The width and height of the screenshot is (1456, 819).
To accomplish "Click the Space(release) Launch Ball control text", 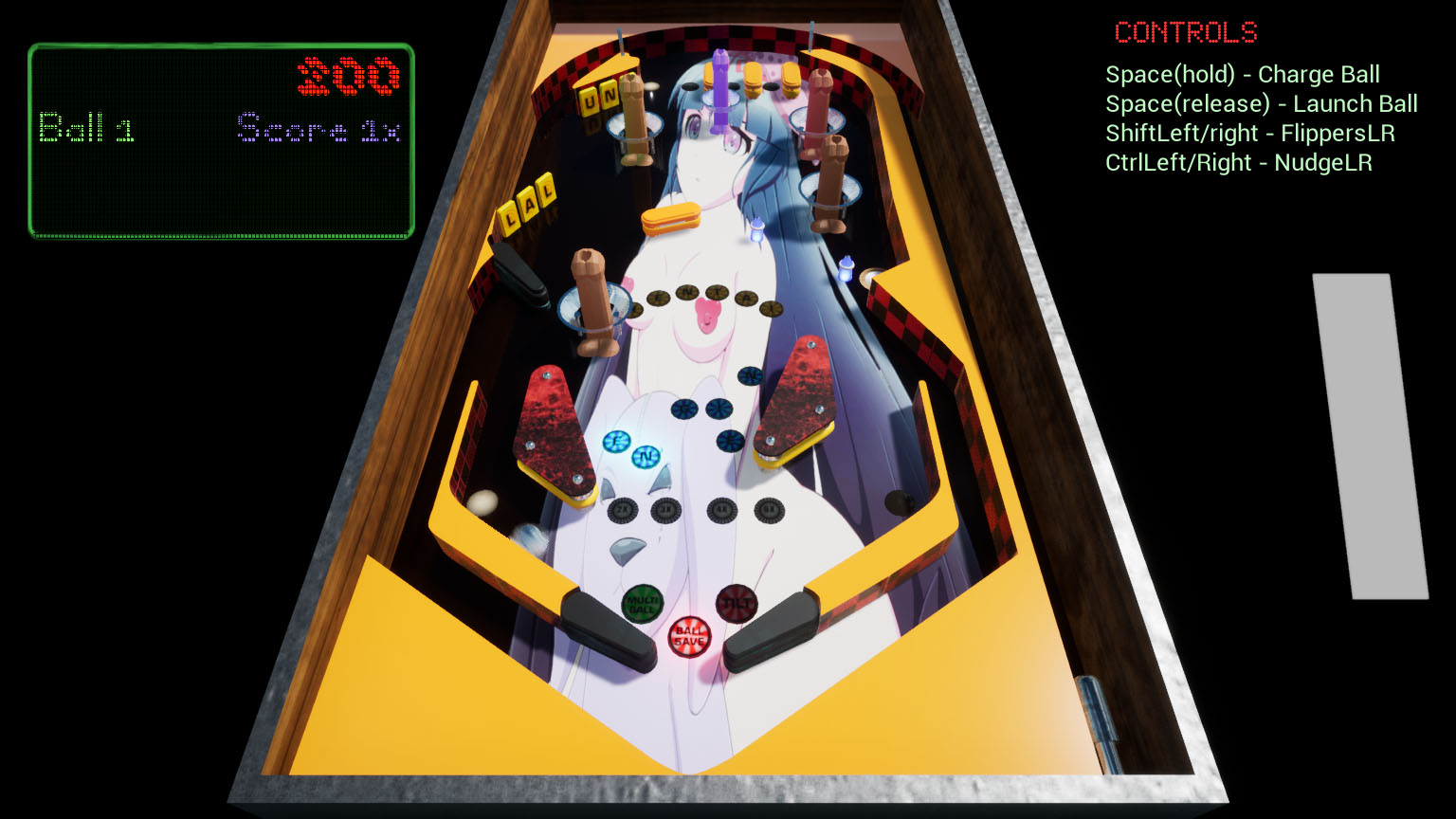I will (x=1261, y=104).
